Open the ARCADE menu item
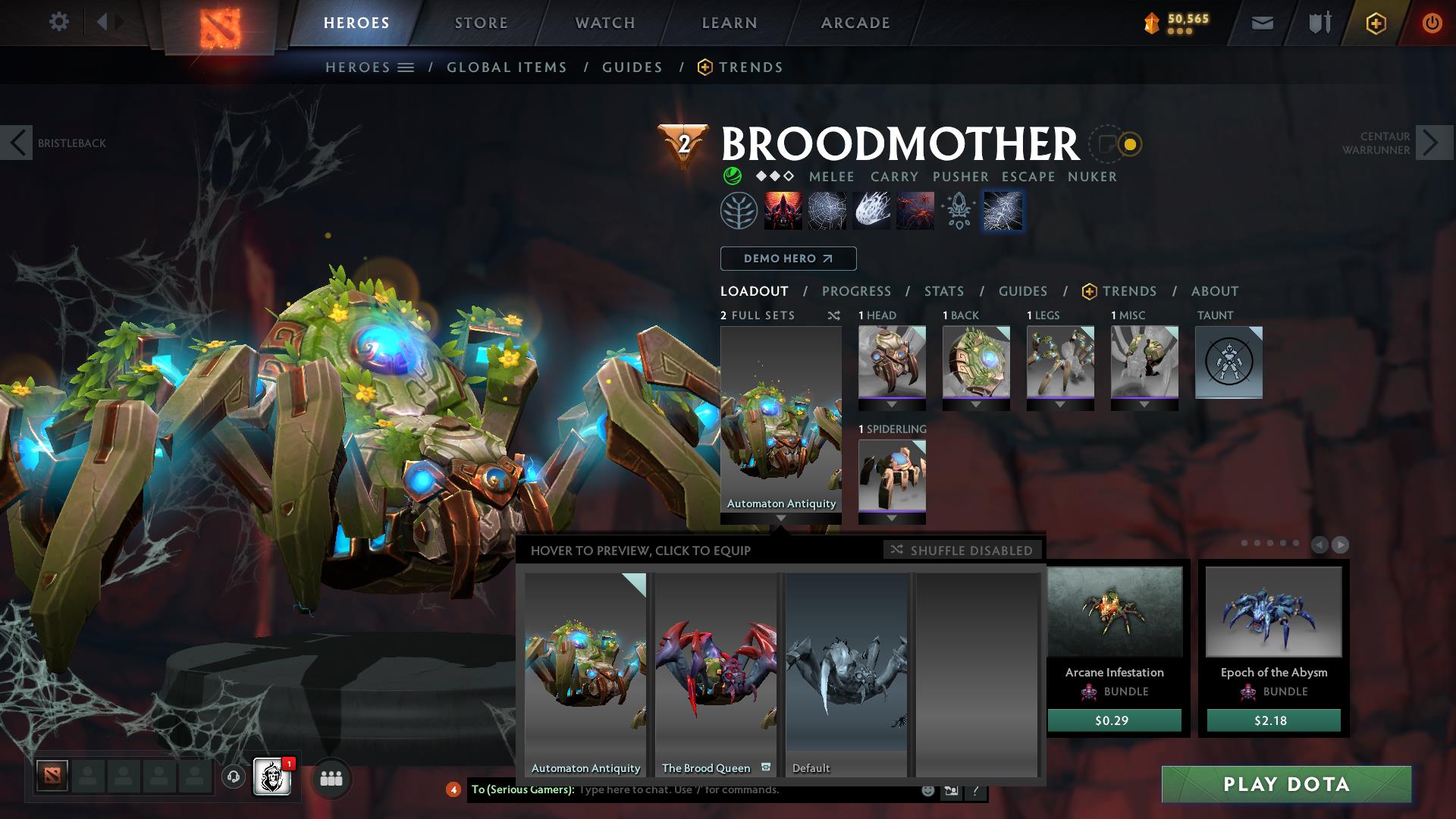The image size is (1456, 819). point(855,23)
